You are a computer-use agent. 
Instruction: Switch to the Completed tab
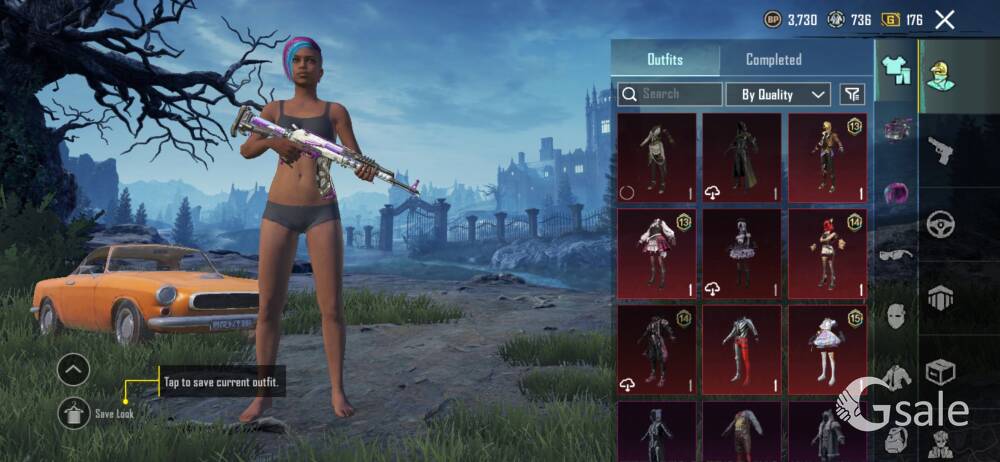point(773,59)
